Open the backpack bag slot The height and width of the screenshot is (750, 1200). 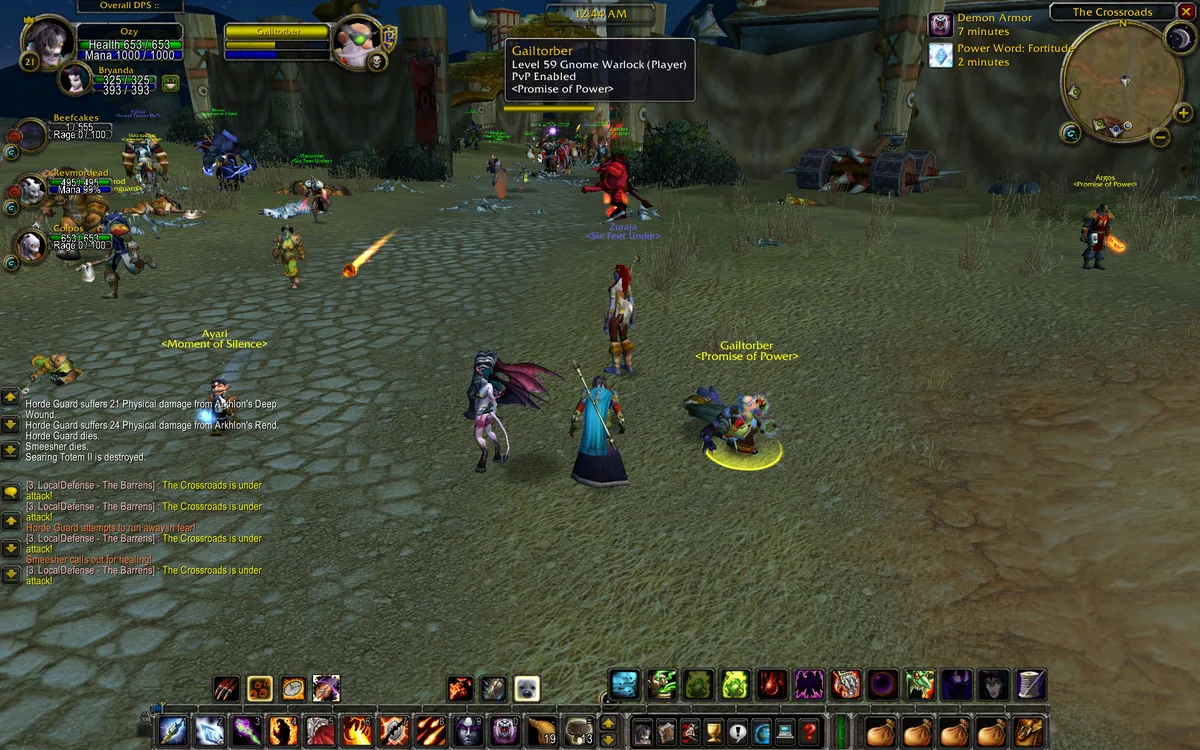pos(1028,731)
